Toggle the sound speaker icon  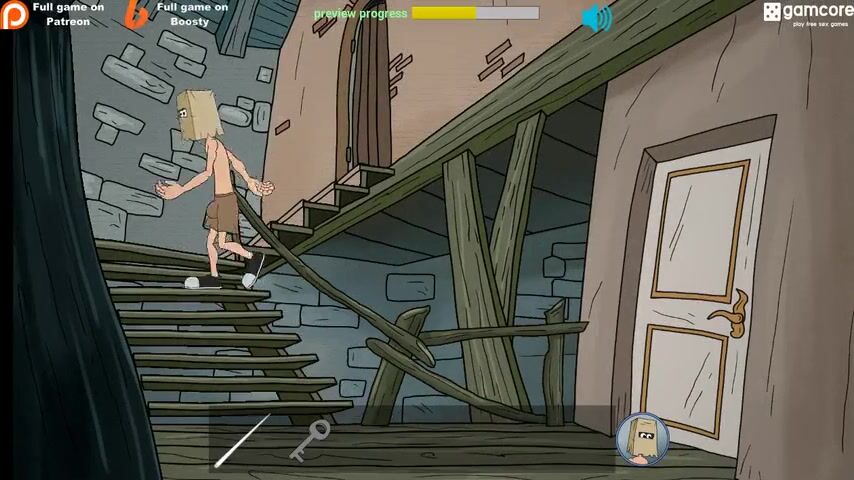[x=597, y=17]
